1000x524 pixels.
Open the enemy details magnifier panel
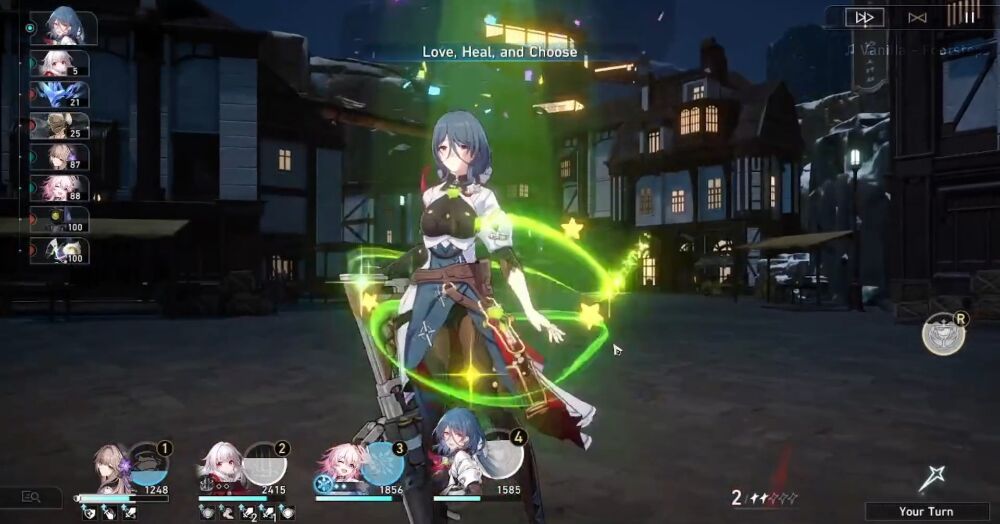tap(31, 497)
